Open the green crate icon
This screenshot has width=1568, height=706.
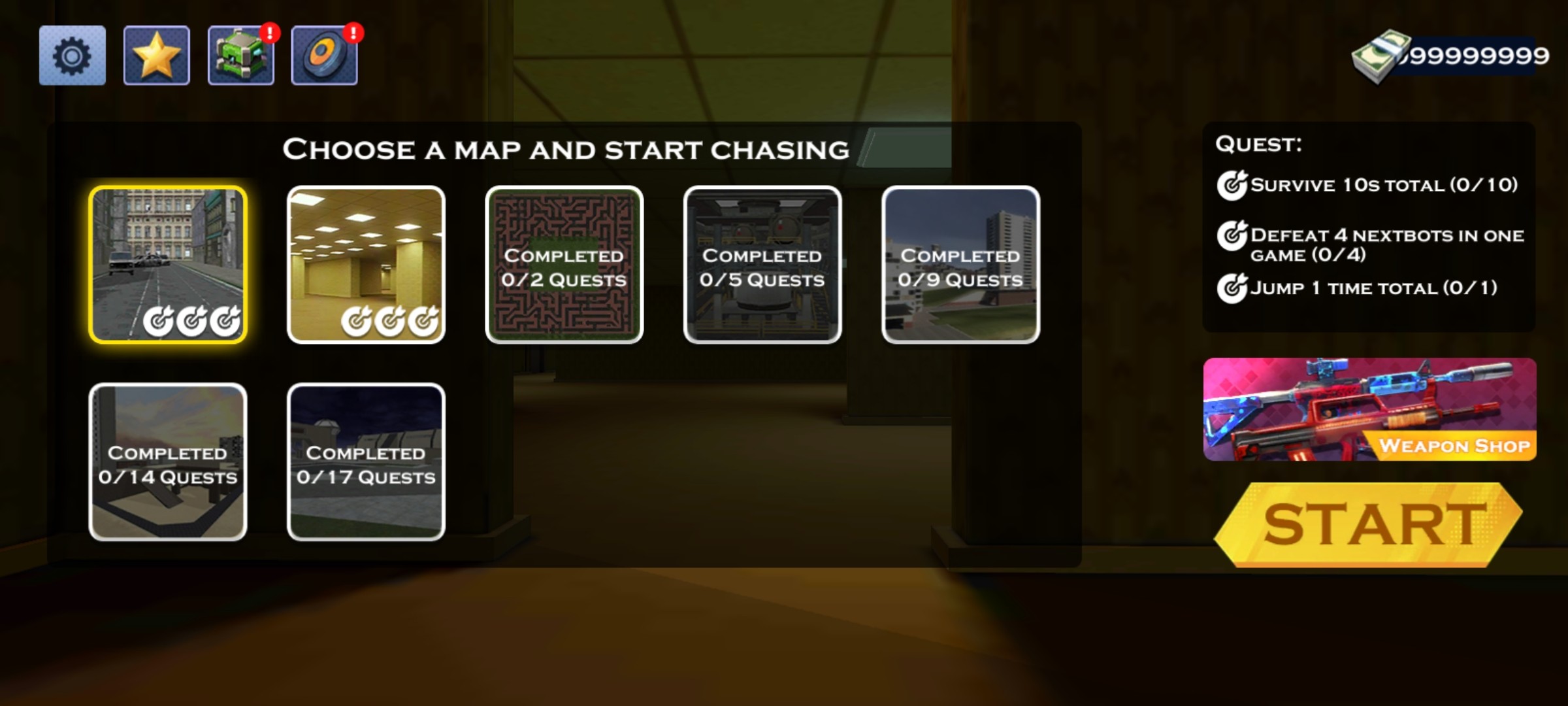240,56
